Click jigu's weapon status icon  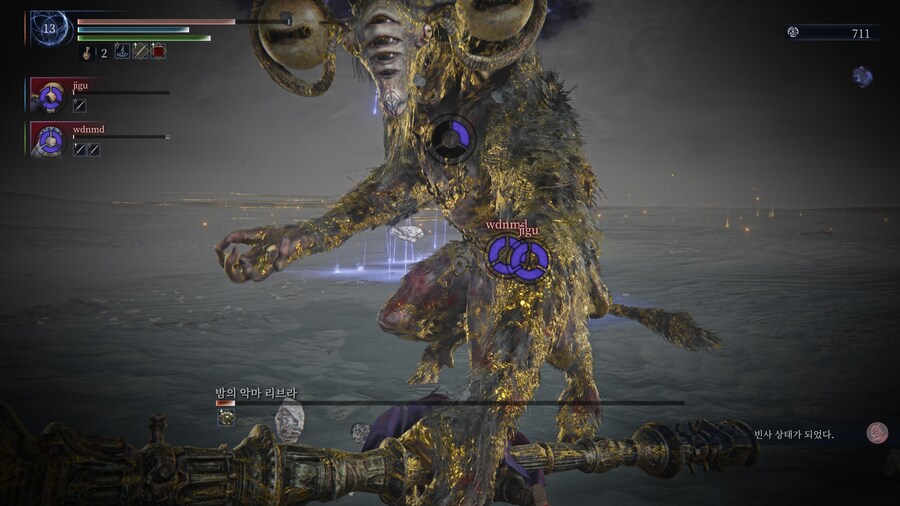coord(80,106)
